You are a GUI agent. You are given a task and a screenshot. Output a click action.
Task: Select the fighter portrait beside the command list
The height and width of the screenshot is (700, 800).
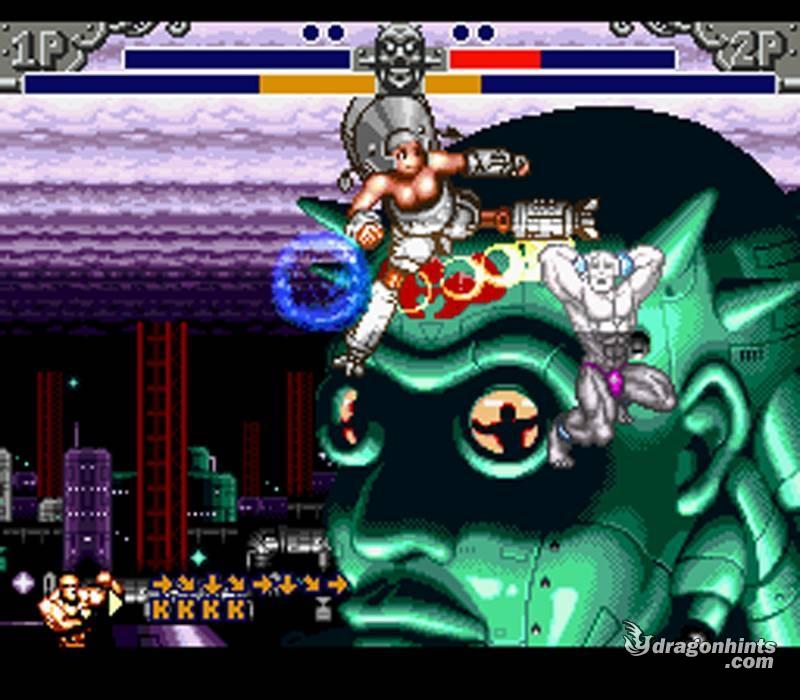[x=74, y=605]
